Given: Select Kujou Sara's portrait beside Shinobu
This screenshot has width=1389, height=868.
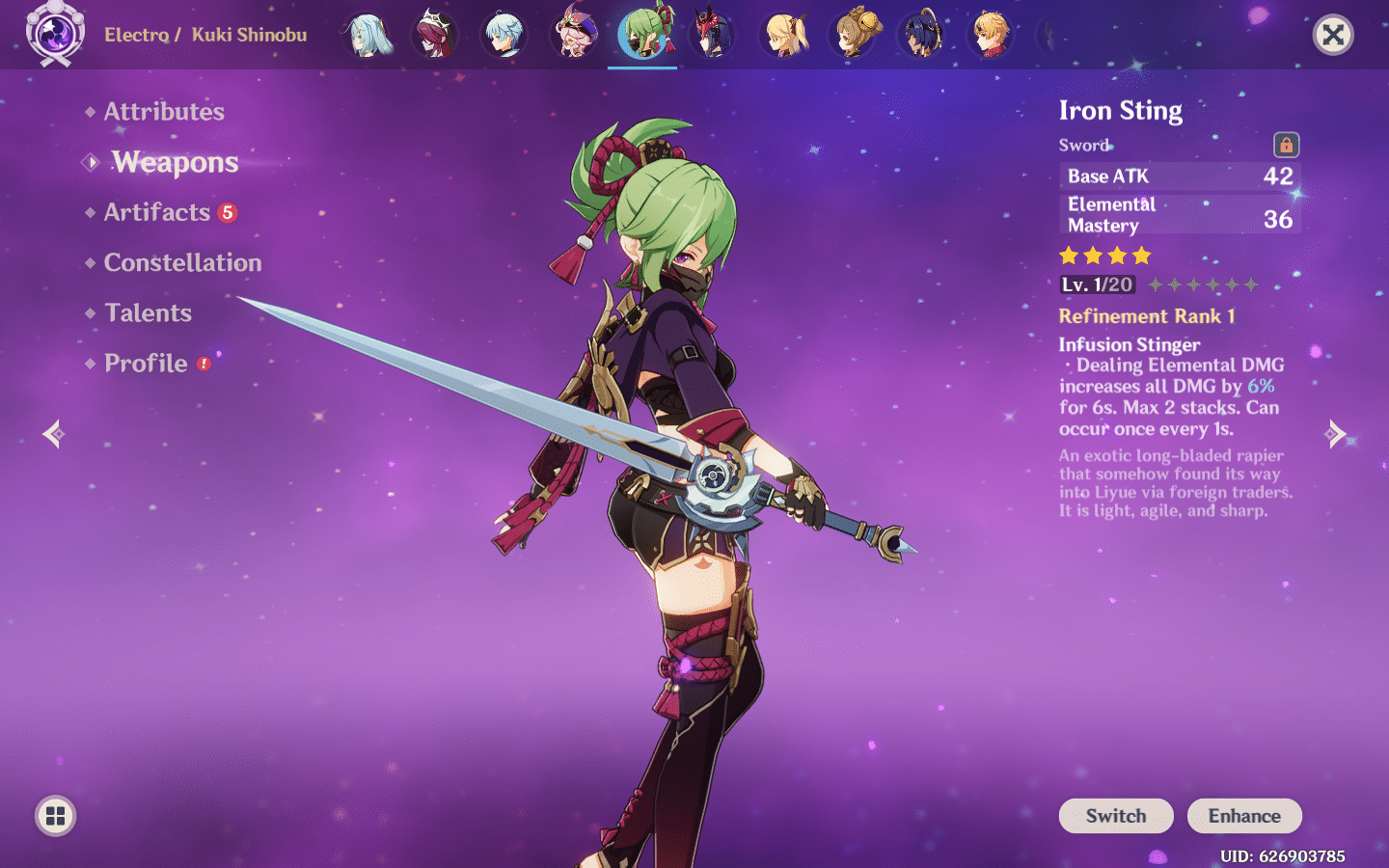Looking at the screenshot, I should coord(713,34).
